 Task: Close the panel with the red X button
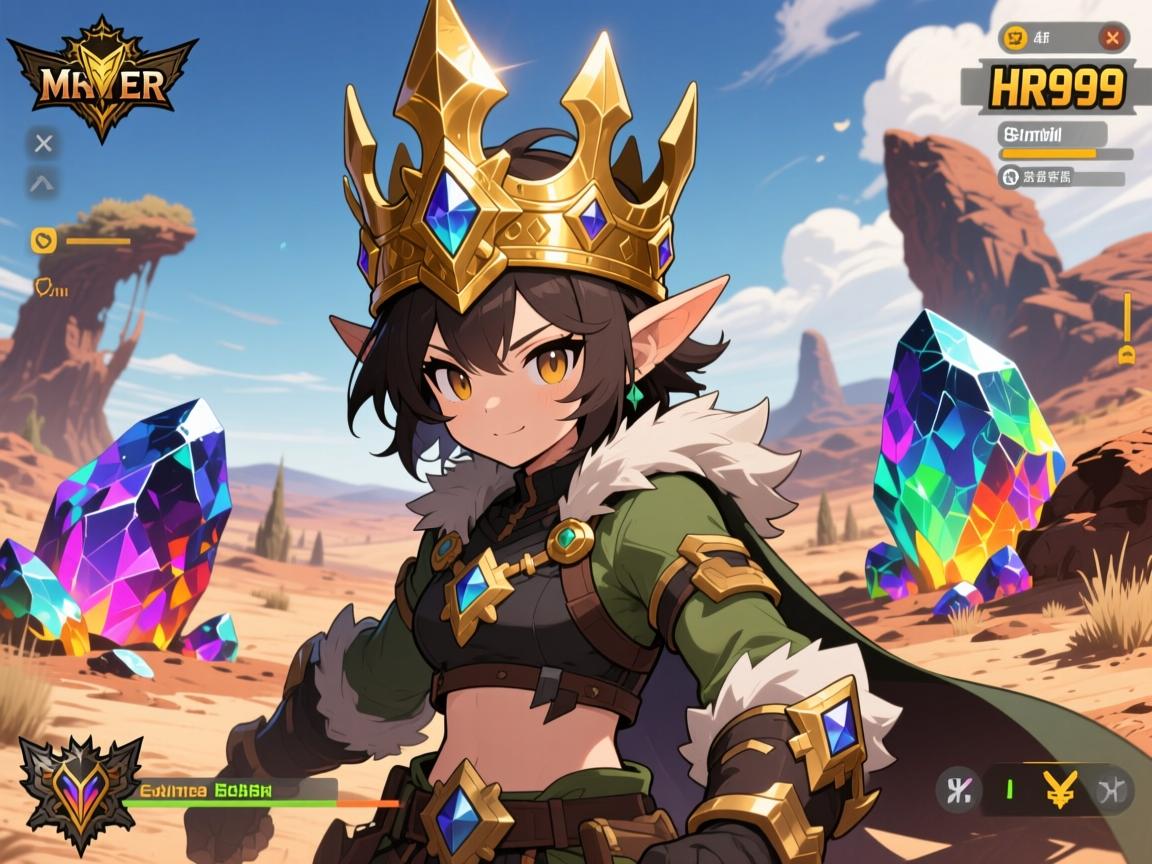[x=1111, y=39]
